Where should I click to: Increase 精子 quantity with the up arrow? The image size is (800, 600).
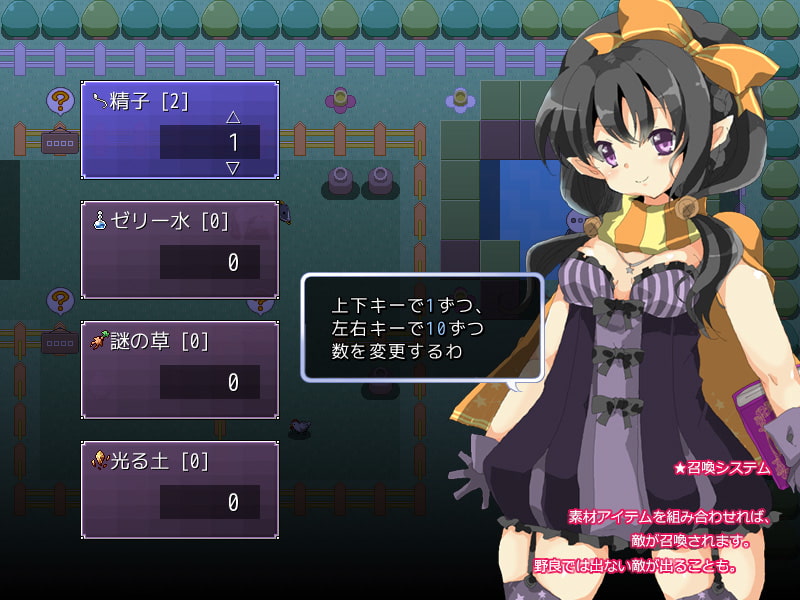(233, 117)
